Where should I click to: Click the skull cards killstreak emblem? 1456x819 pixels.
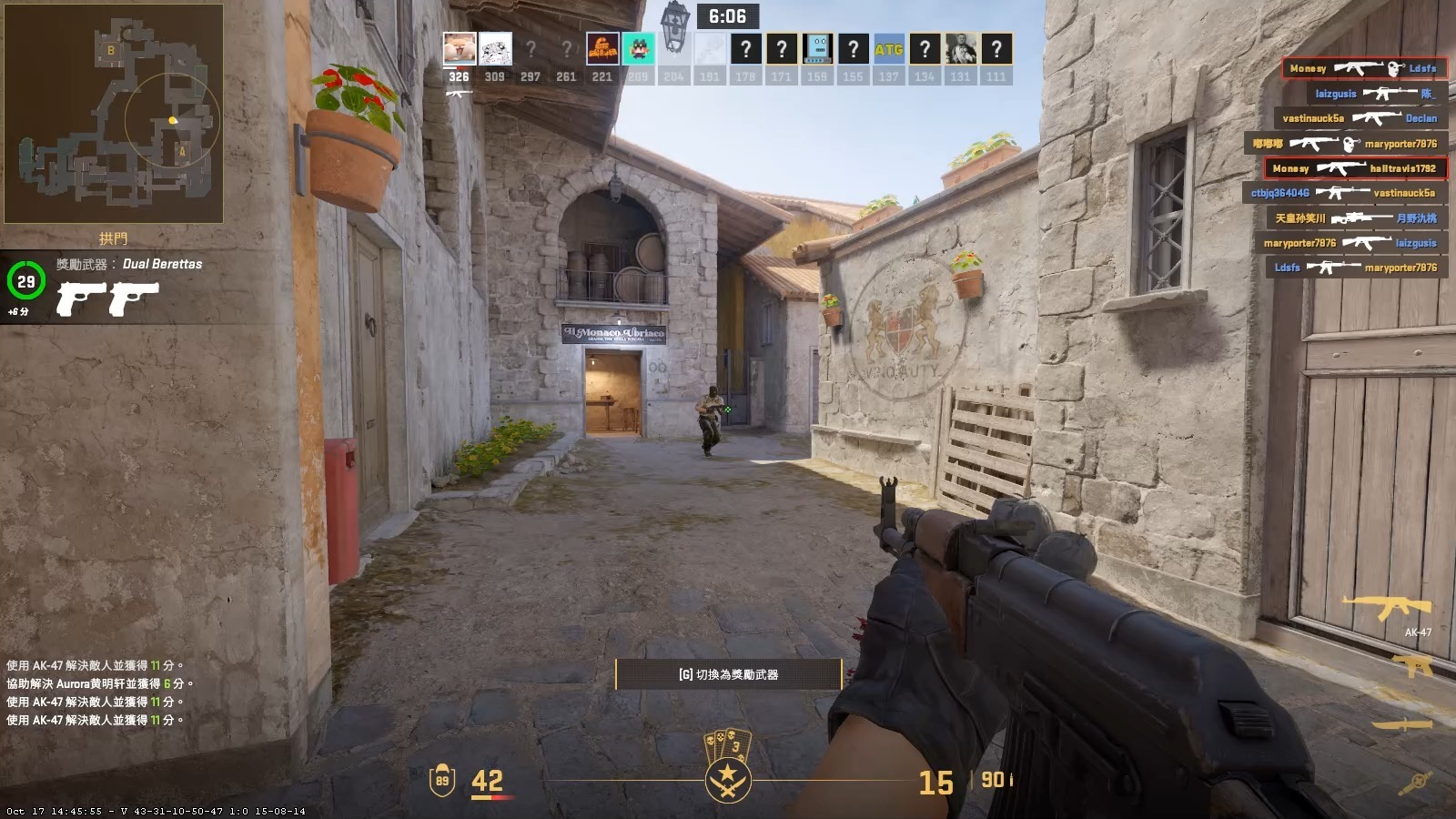pos(728,746)
